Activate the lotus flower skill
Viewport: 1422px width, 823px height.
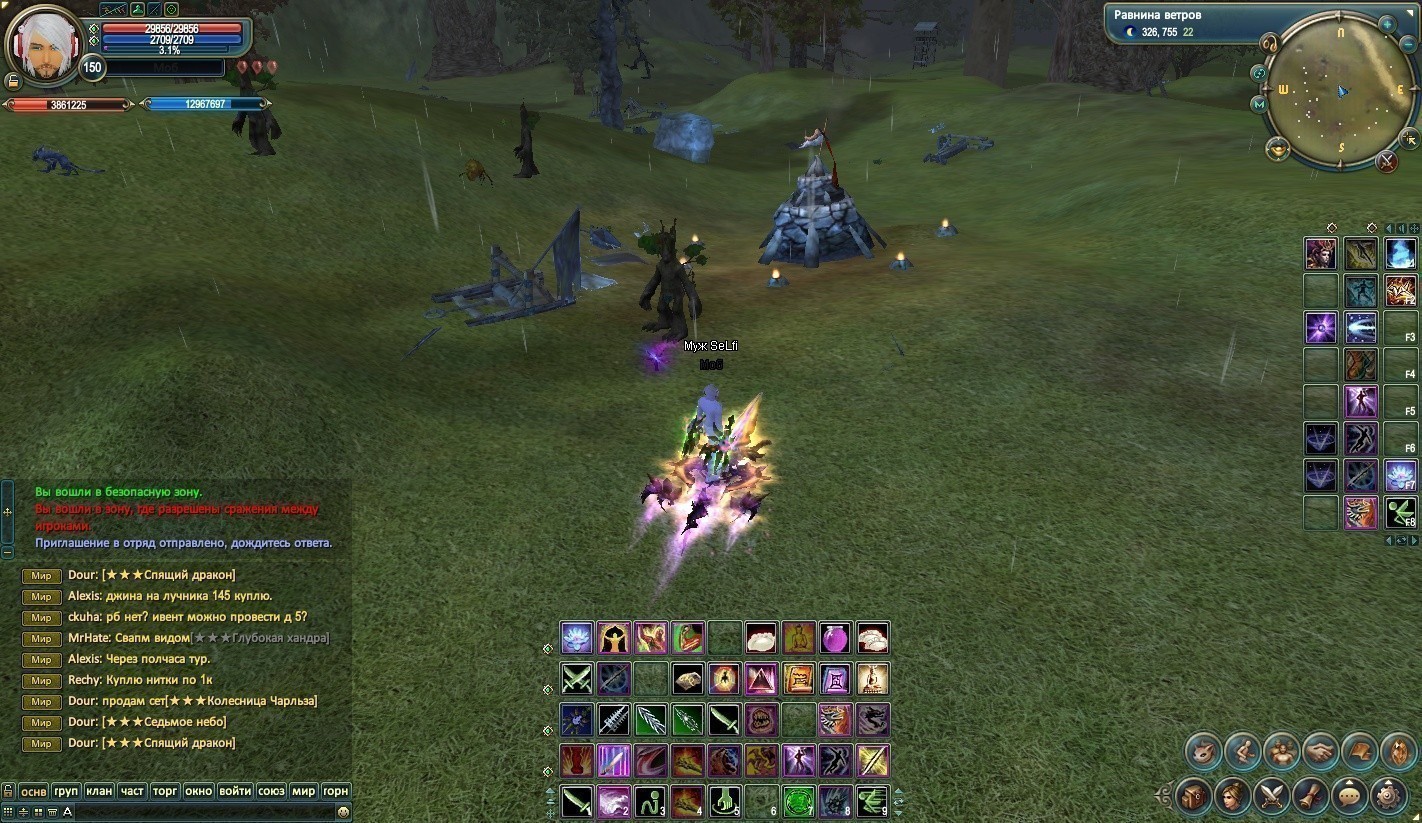pyautogui.click(x=577, y=637)
